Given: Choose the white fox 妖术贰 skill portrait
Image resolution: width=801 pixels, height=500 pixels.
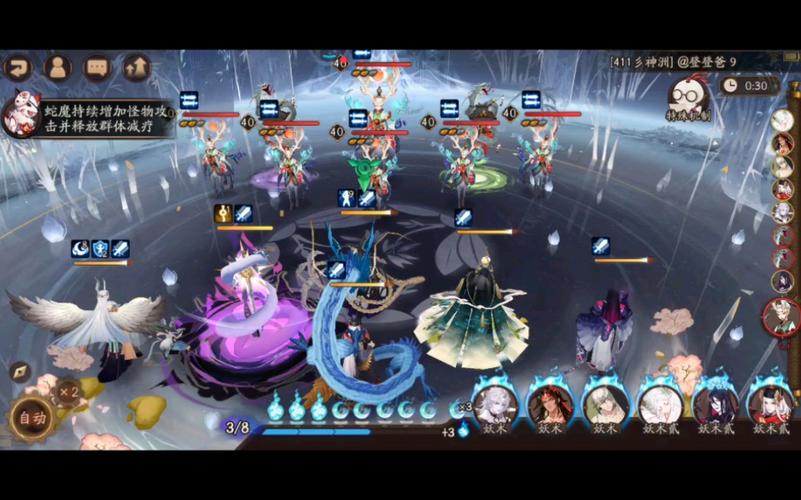Looking at the screenshot, I should [661, 404].
